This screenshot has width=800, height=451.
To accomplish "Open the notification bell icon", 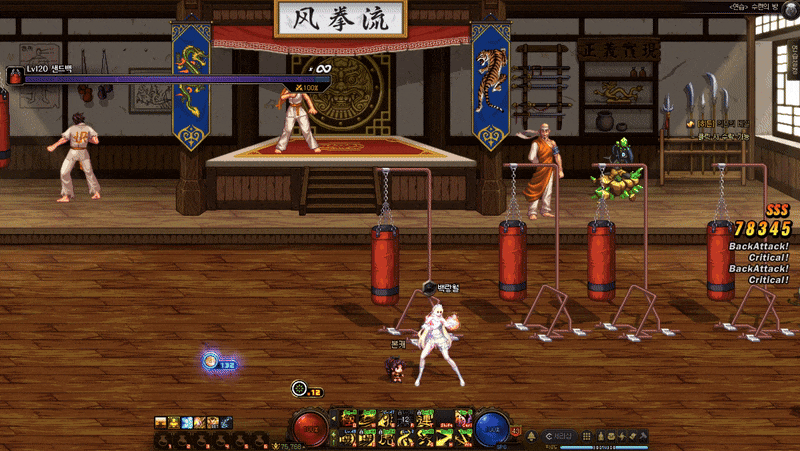I will [x=531, y=436].
